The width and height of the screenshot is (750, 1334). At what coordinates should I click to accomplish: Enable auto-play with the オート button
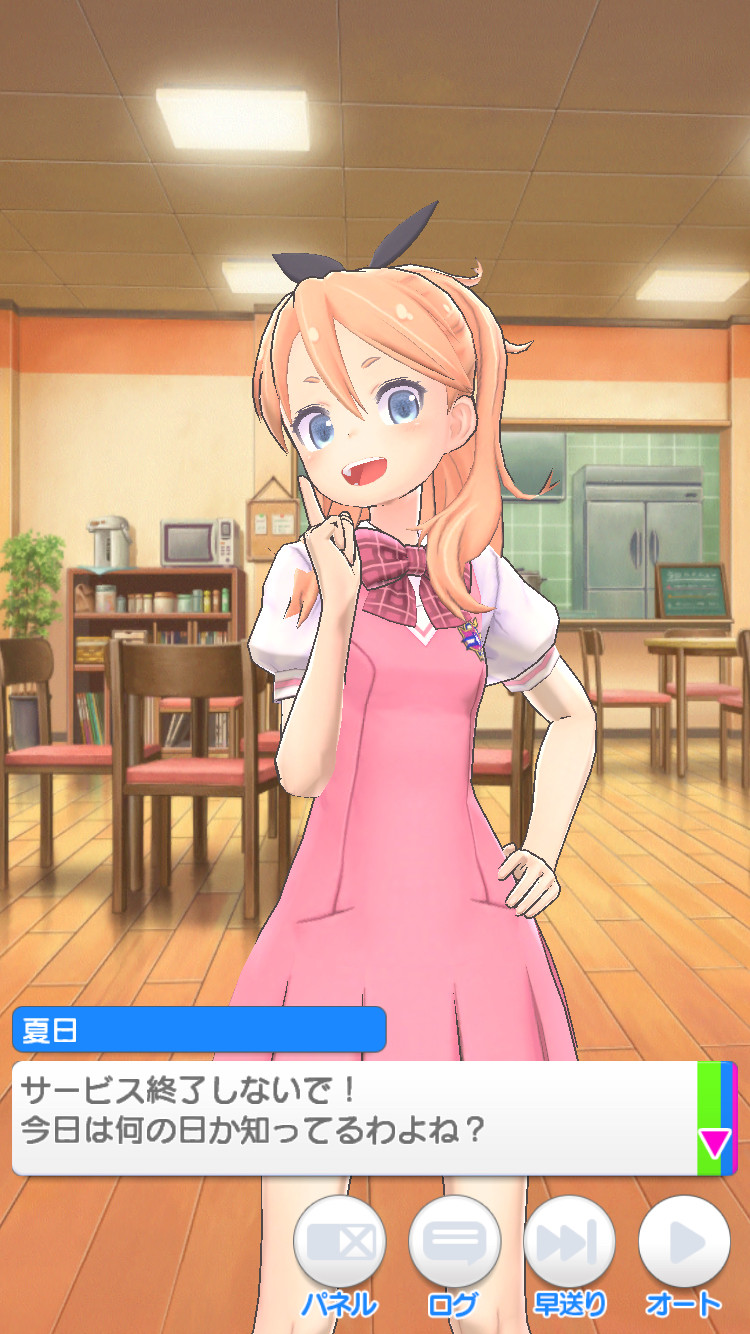[684, 1242]
